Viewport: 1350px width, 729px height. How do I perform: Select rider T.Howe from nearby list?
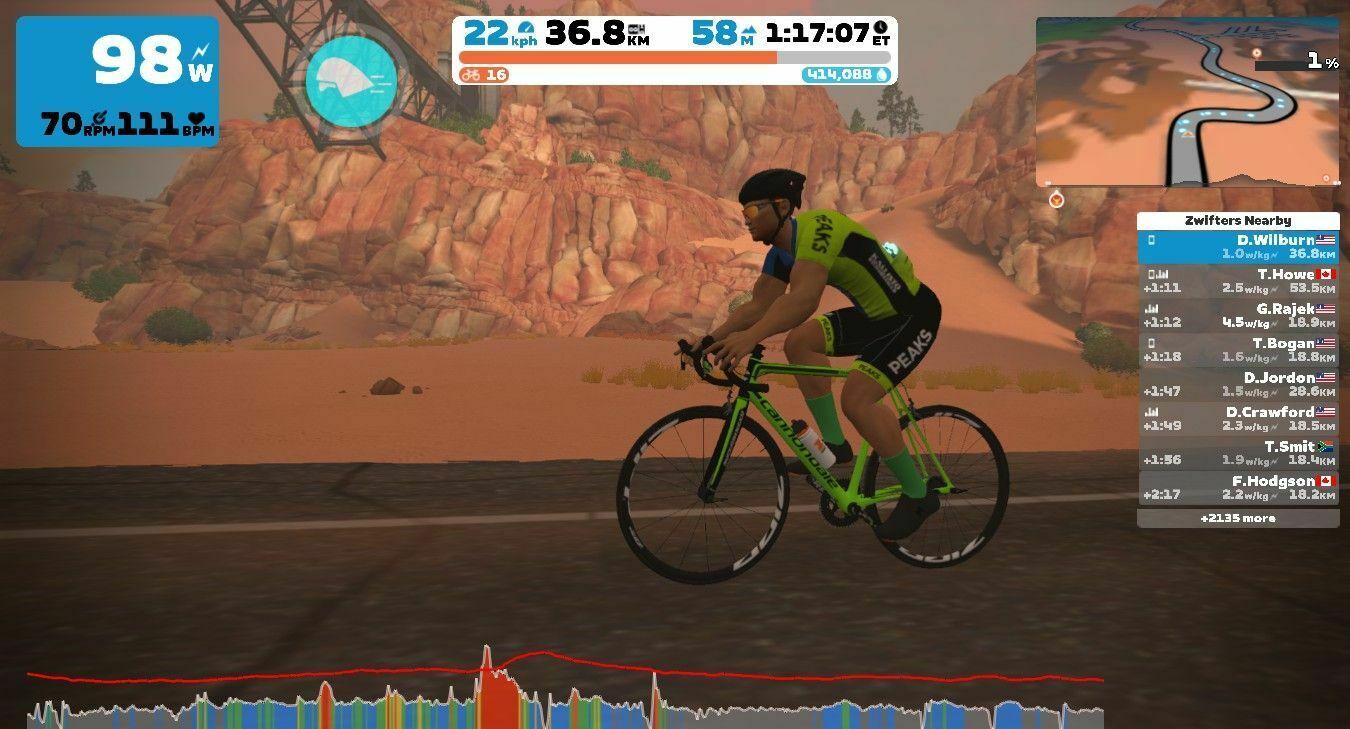(x=1238, y=281)
